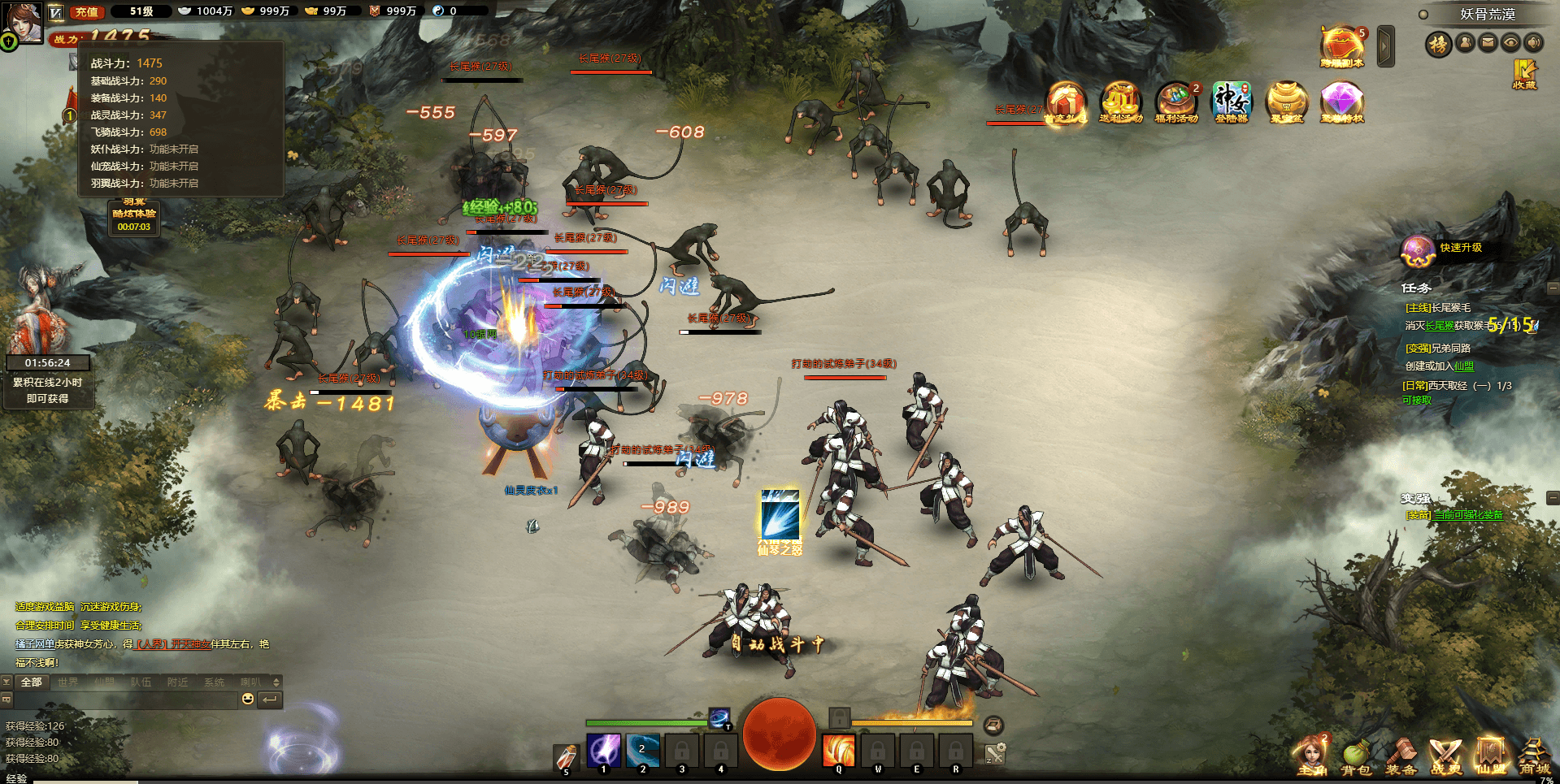Open the 主角 character menu

tap(1311, 759)
